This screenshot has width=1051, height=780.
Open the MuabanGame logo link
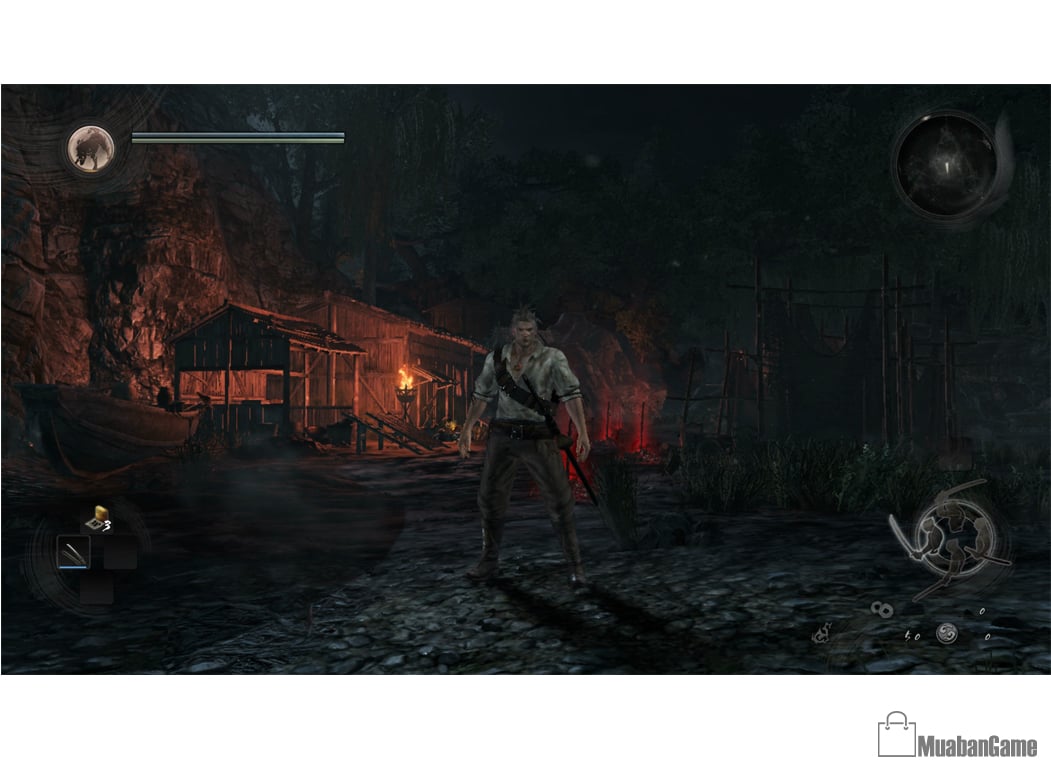pos(958,735)
